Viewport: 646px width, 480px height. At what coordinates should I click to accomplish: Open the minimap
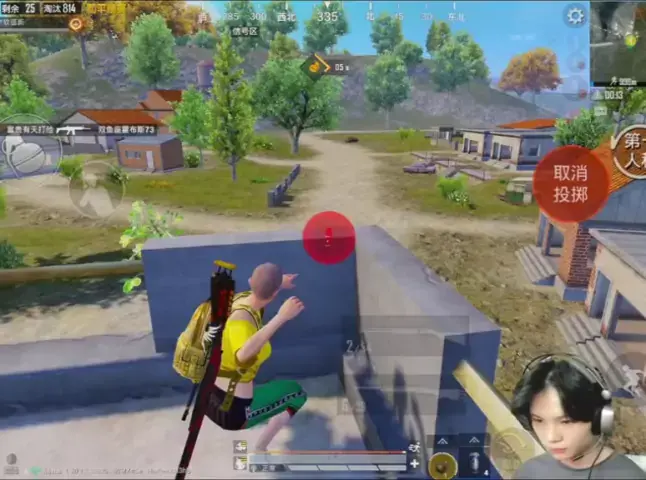(619, 43)
